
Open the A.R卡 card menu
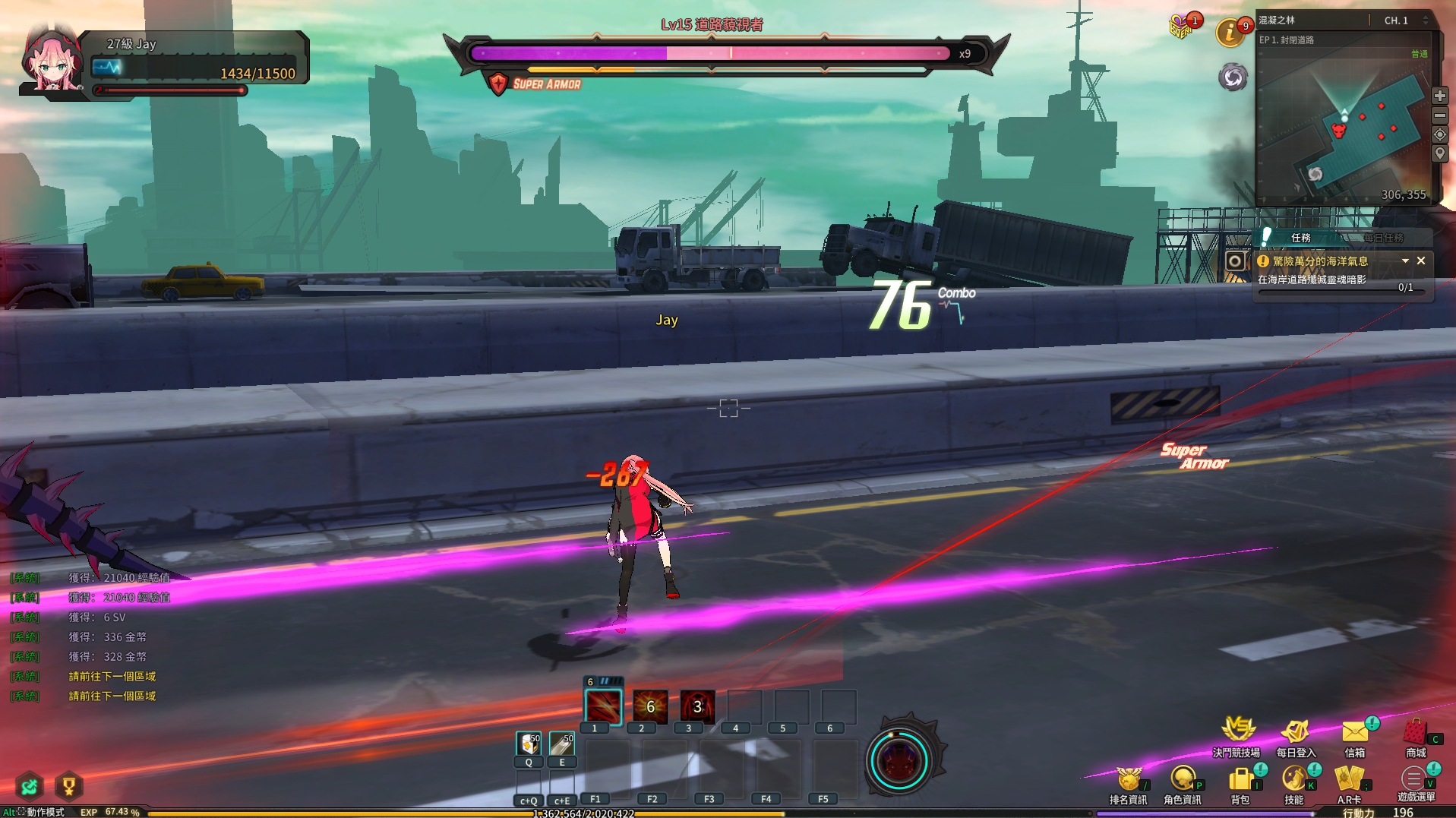click(x=1349, y=779)
